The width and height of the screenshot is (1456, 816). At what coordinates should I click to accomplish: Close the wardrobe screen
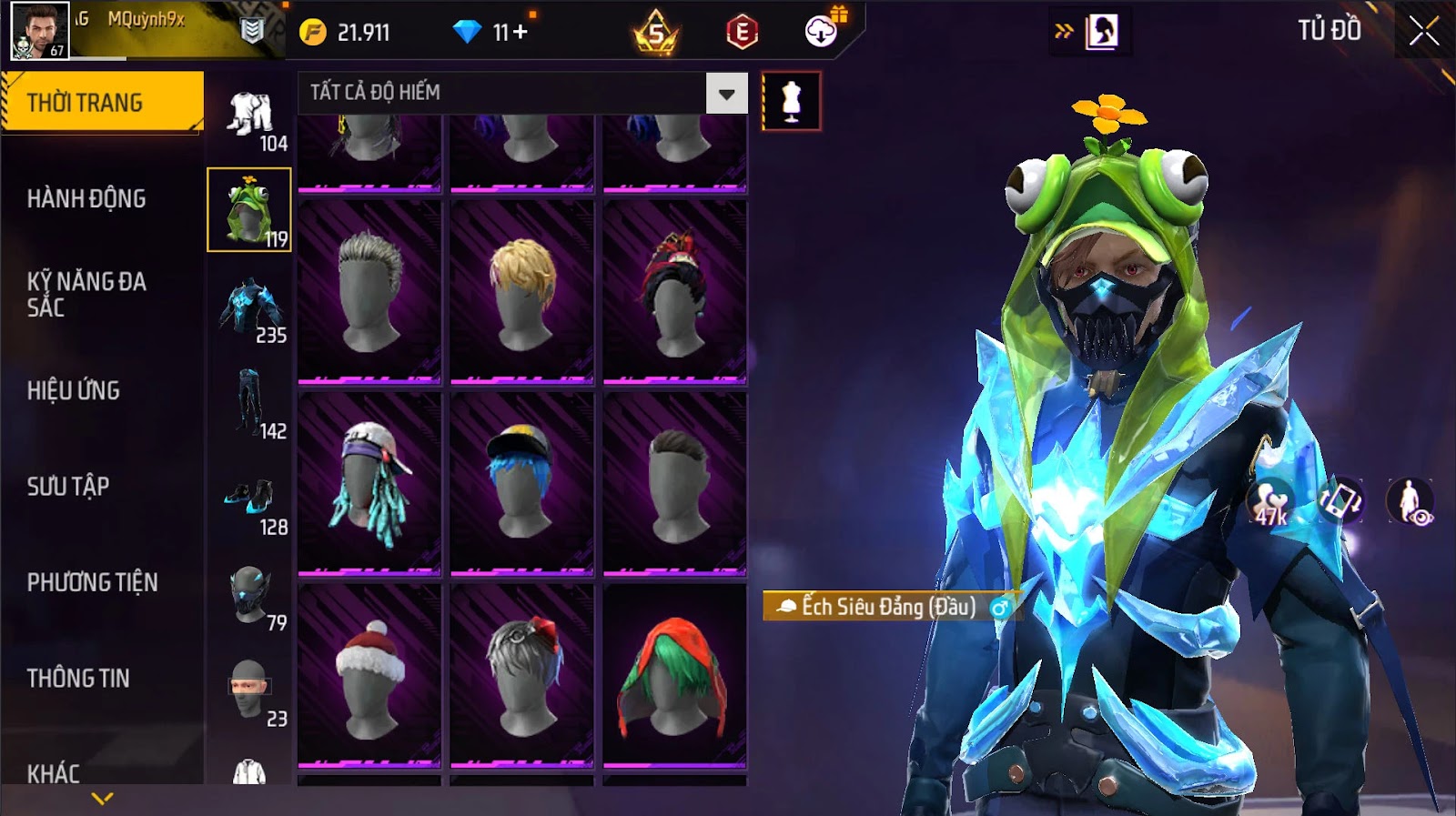[x=1423, y=33]
